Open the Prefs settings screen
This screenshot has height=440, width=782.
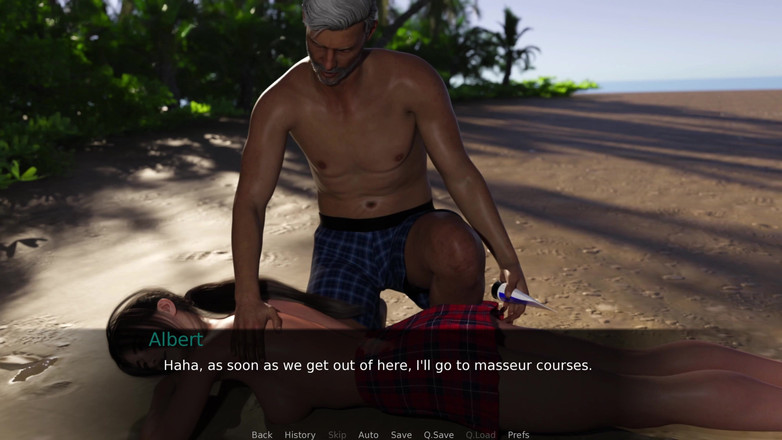(x=518, y=435)
